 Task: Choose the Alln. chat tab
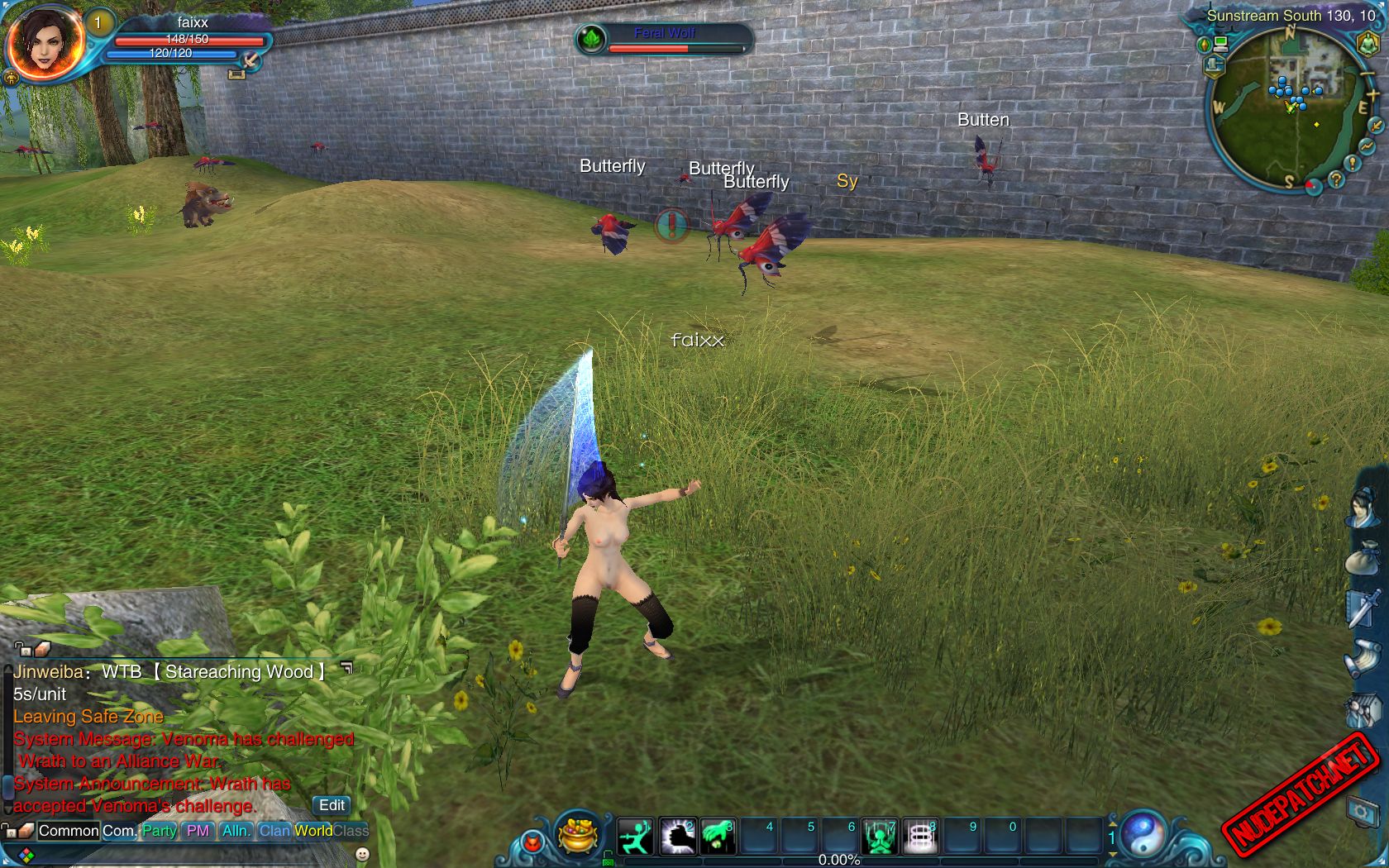tap(236, 831)
